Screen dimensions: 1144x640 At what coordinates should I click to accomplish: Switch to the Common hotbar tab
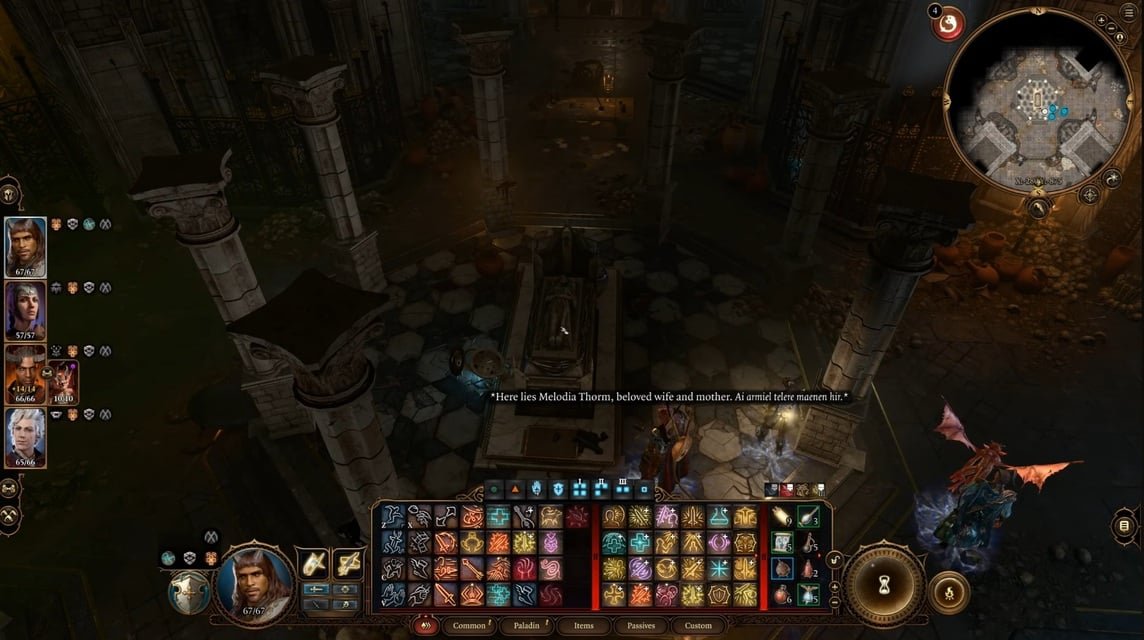click(x=468, y=626)
